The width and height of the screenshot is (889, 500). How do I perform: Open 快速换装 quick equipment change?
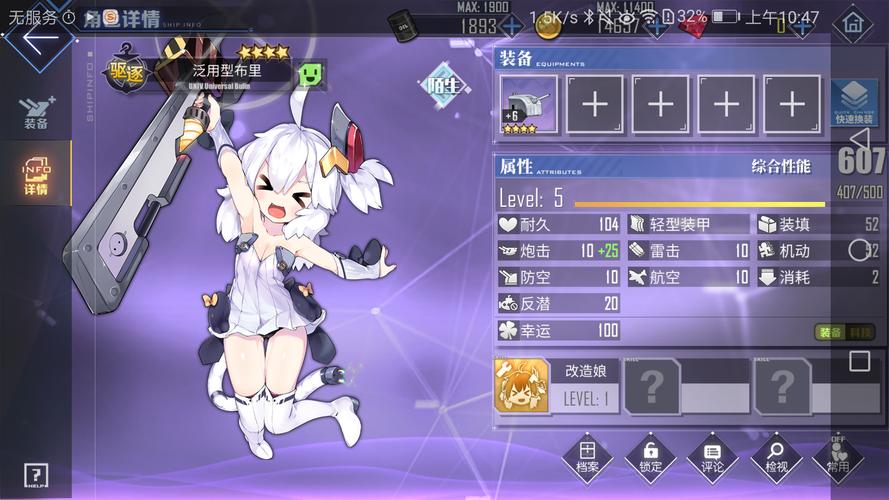click(x=853, y=104)
